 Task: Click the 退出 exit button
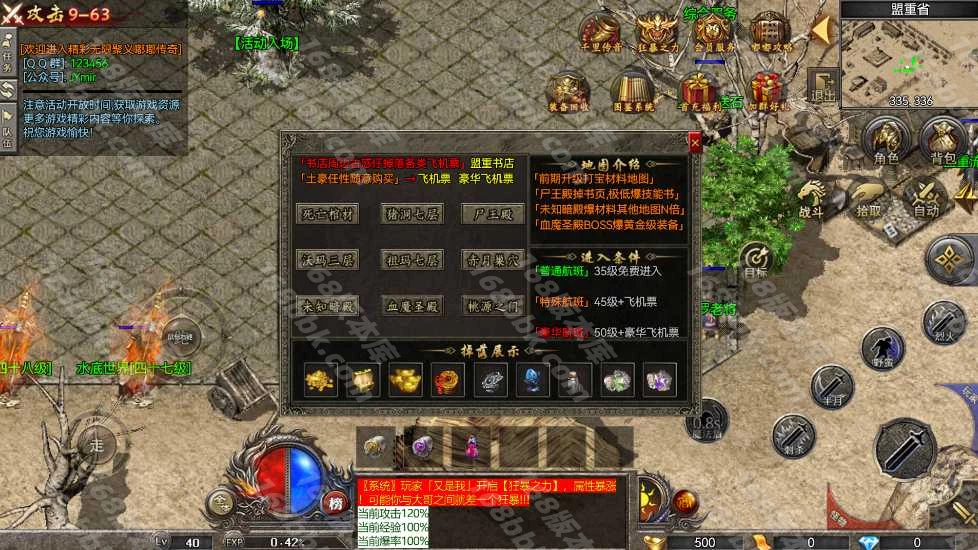[x=824, y=86]
